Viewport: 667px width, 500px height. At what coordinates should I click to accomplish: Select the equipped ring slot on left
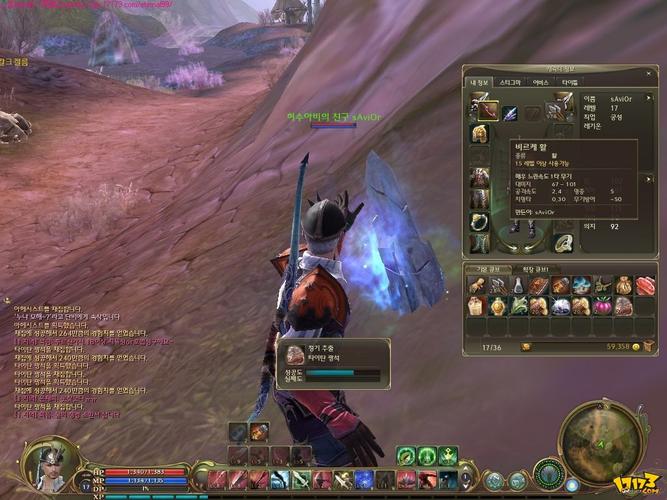click(x=481, y=221)
